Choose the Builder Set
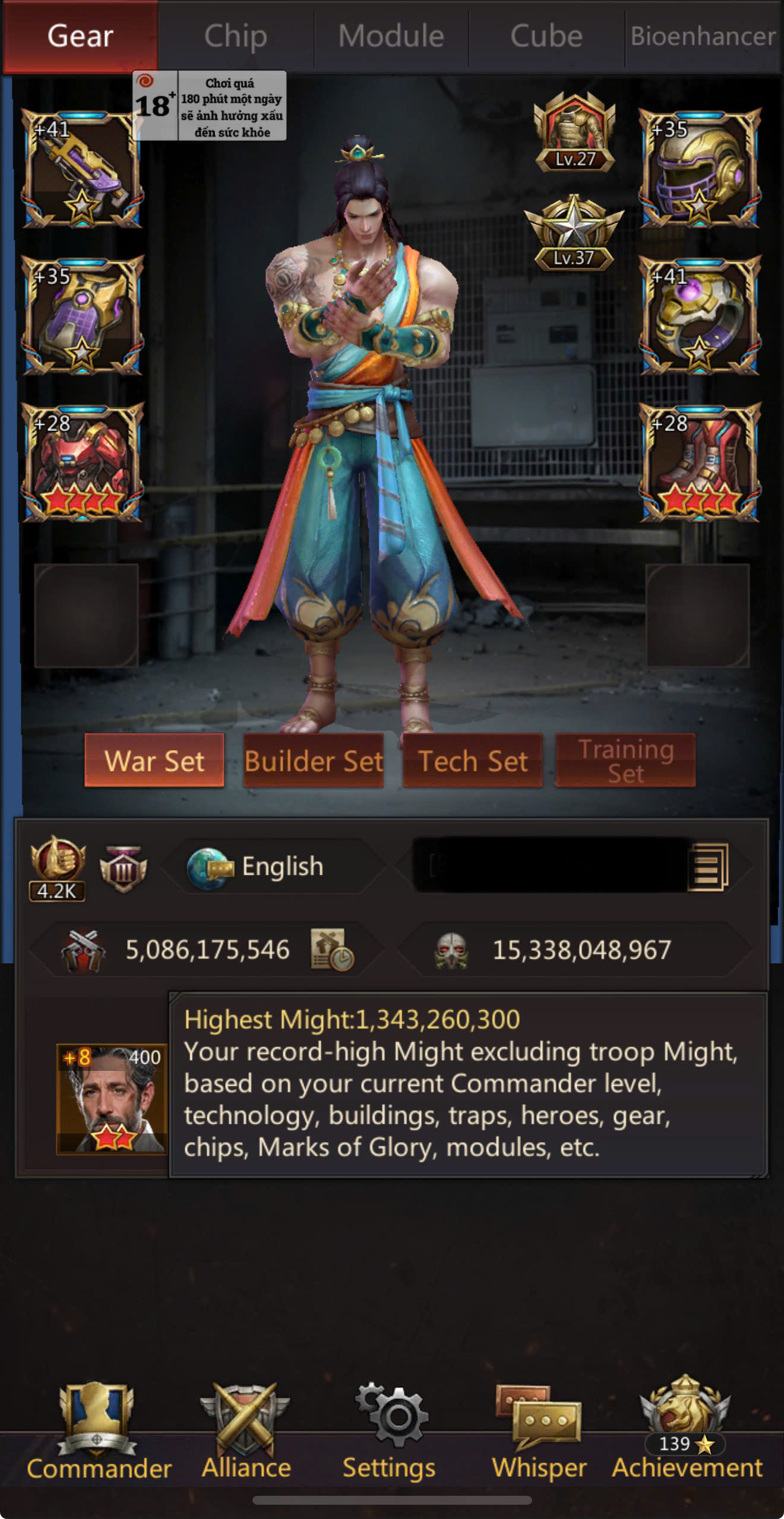This screenshot has width=784, height=1519. point(314,761)
